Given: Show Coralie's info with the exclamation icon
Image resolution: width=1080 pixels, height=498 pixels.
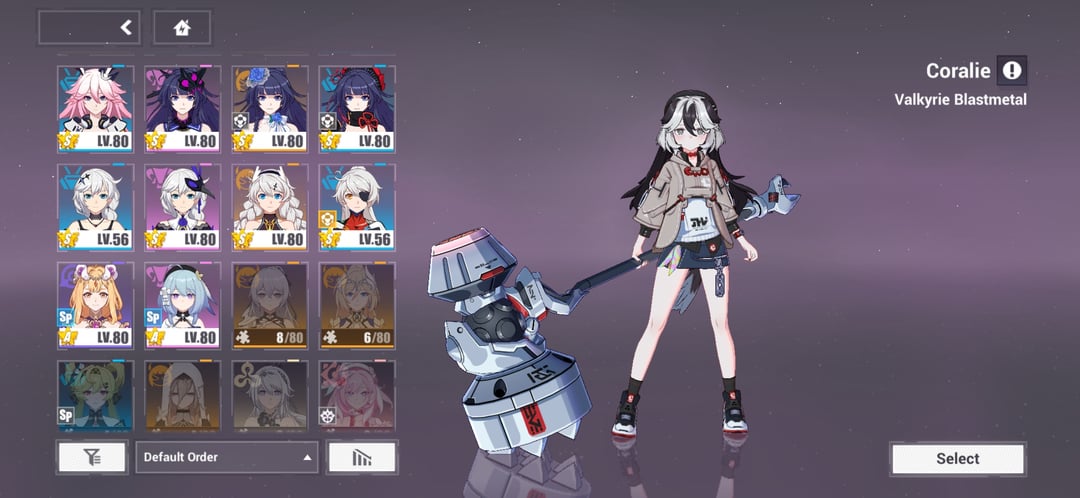Looking at the screenshot, I should click(x=1012, y=70).
